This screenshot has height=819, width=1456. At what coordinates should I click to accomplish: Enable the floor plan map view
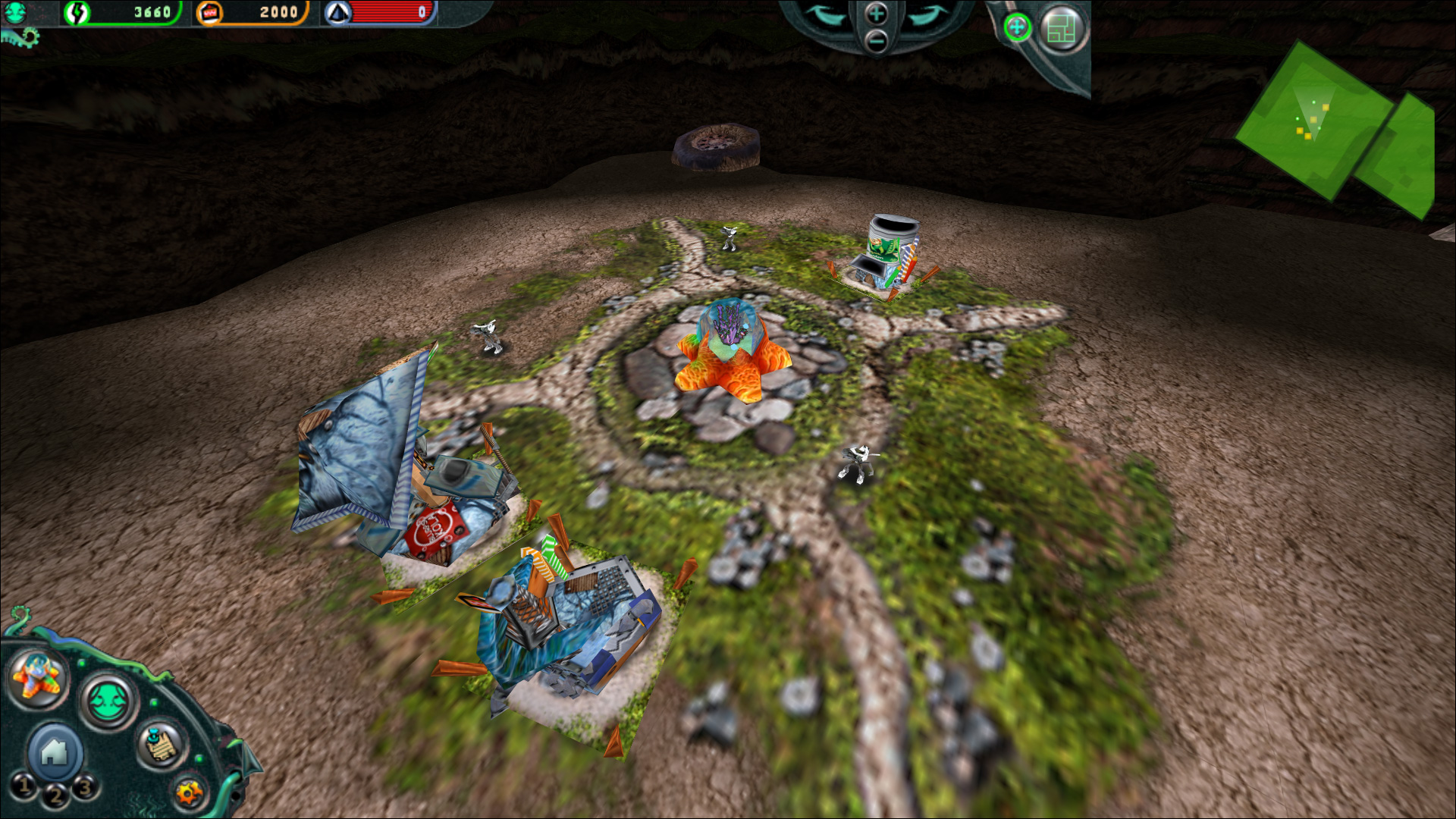(1062, 27)
